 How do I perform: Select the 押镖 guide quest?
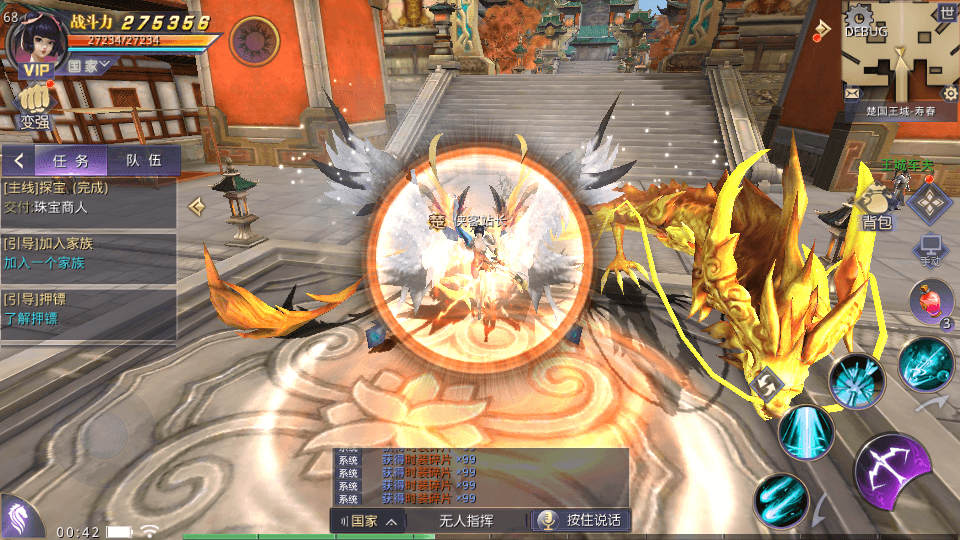click(88, 309)
